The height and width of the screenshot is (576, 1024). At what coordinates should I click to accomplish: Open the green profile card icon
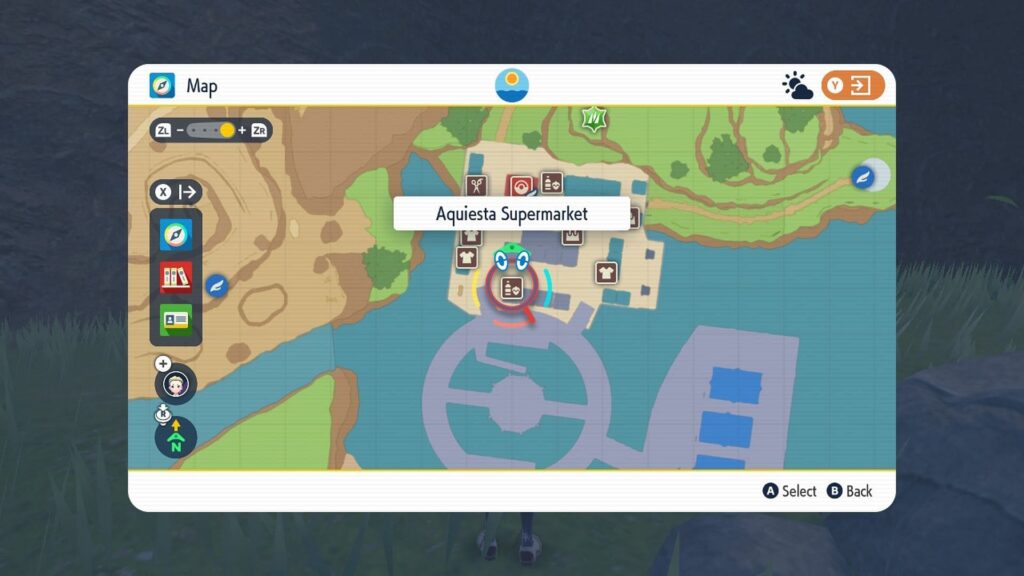point(176,319)
